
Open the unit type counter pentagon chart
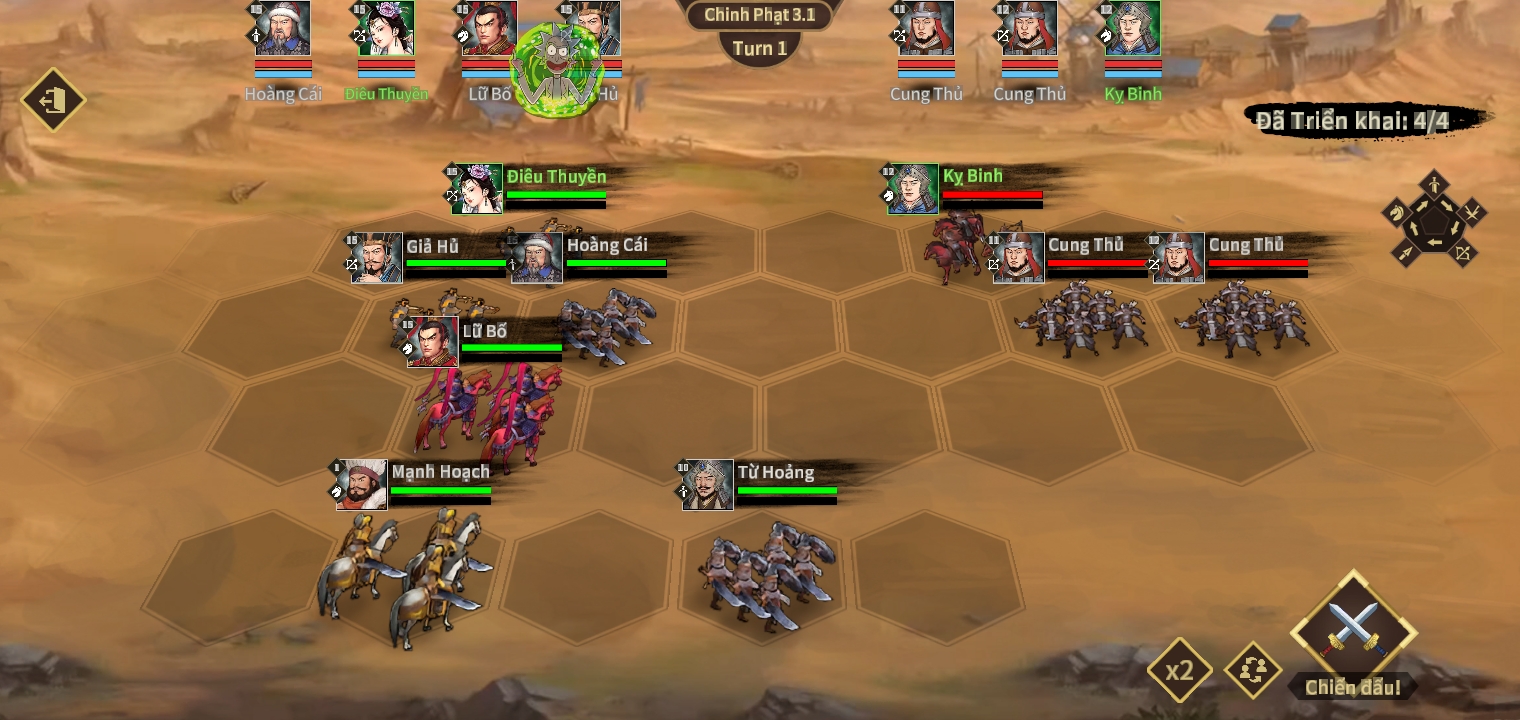coord(1434,218)
